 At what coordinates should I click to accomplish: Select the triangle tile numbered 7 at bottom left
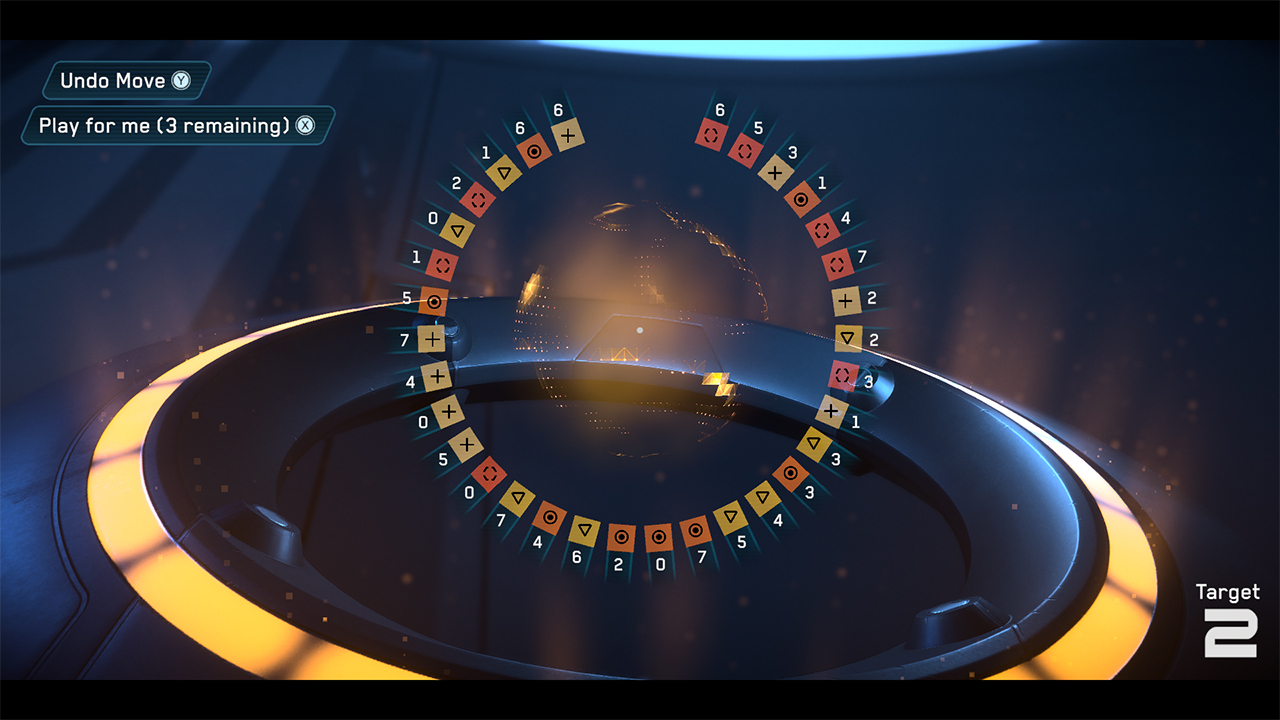[518, 498]
